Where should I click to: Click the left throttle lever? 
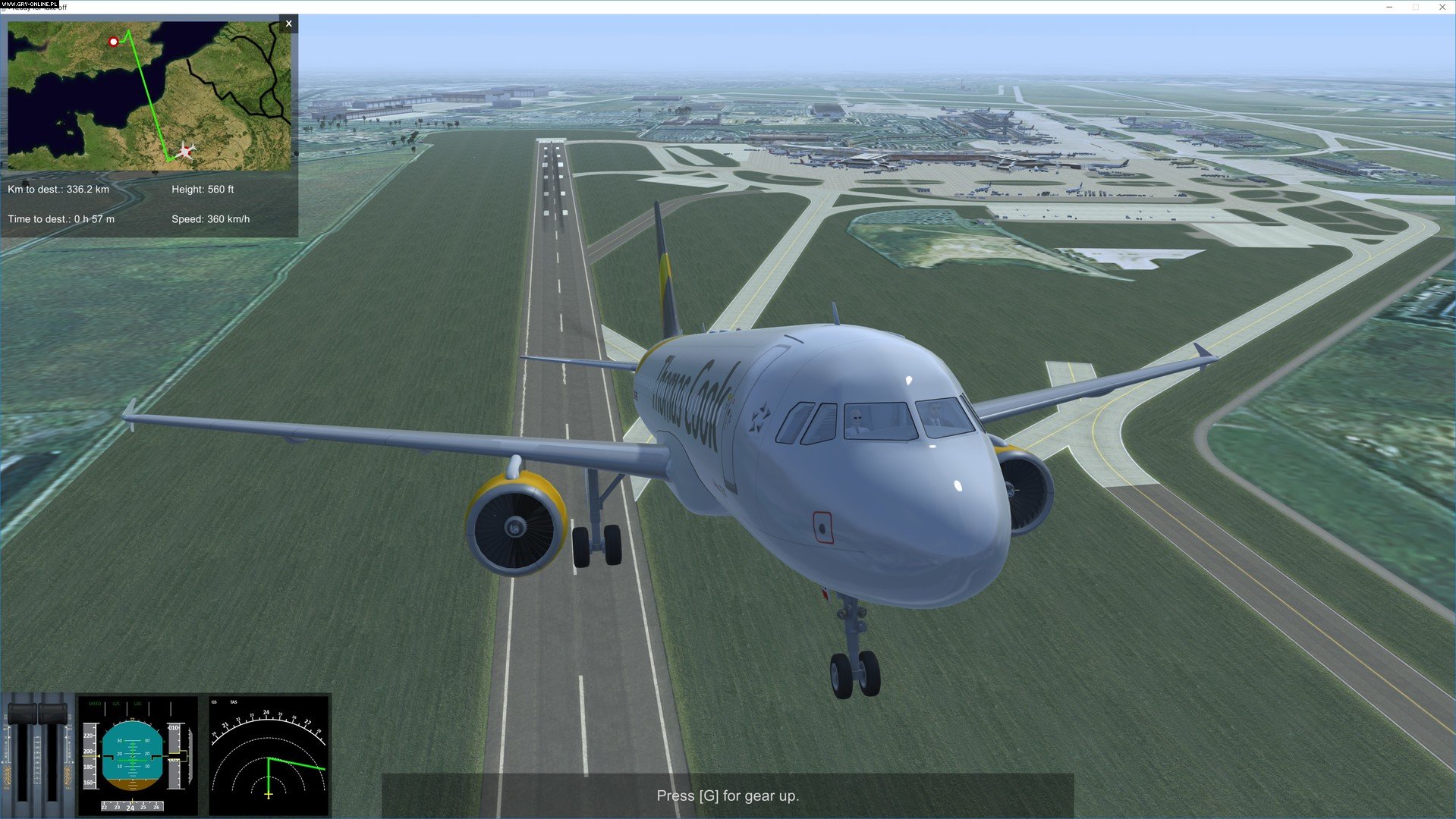22,714
